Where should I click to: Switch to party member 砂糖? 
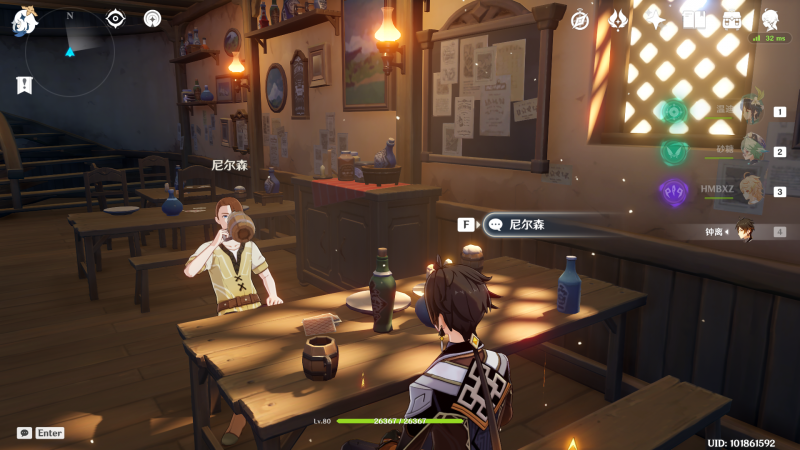(x=750, y=152)
